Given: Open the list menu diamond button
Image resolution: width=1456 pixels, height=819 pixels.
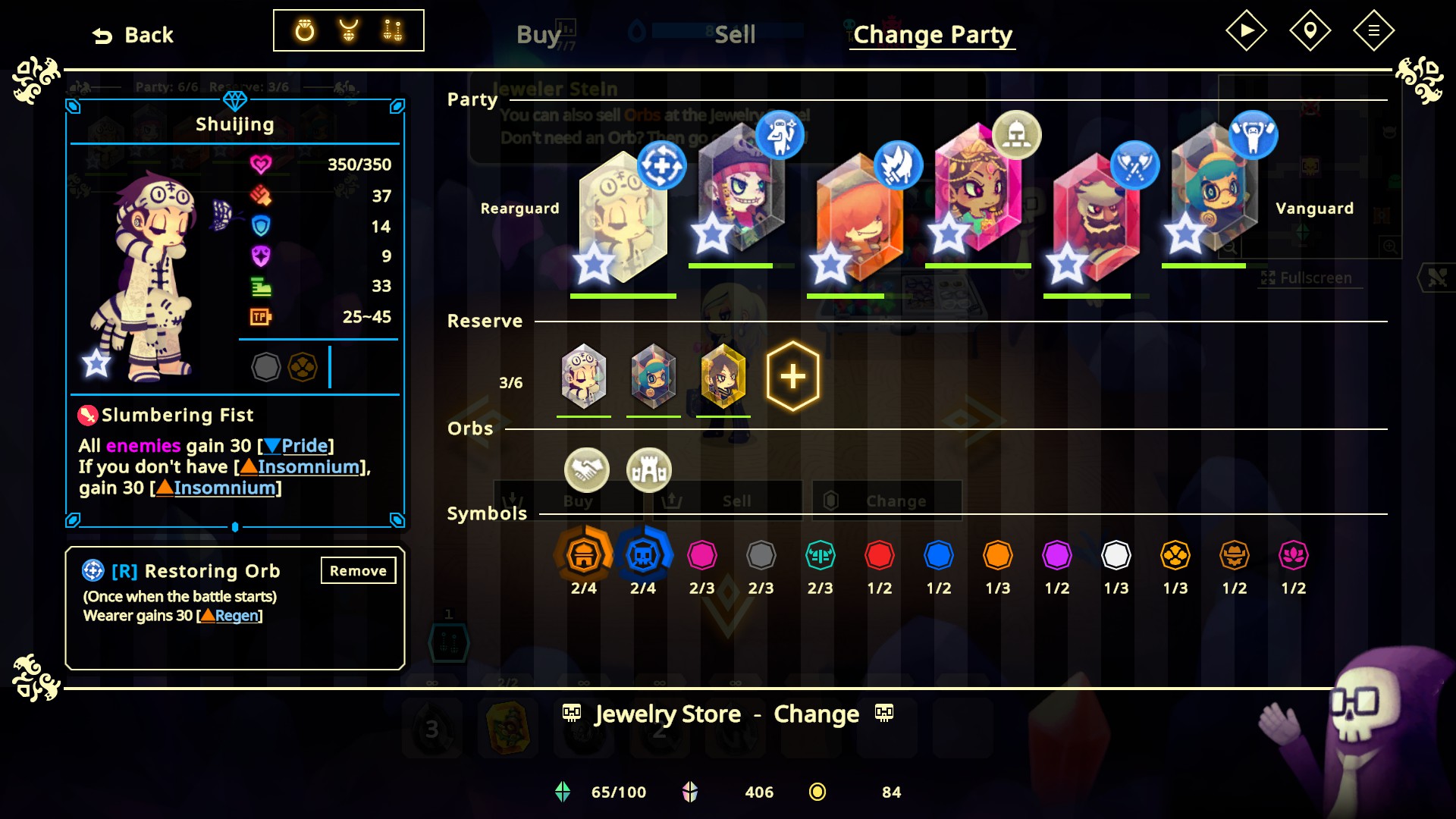Looking at the screenshot, I should pyautogui.click(x=1373, y=30).
